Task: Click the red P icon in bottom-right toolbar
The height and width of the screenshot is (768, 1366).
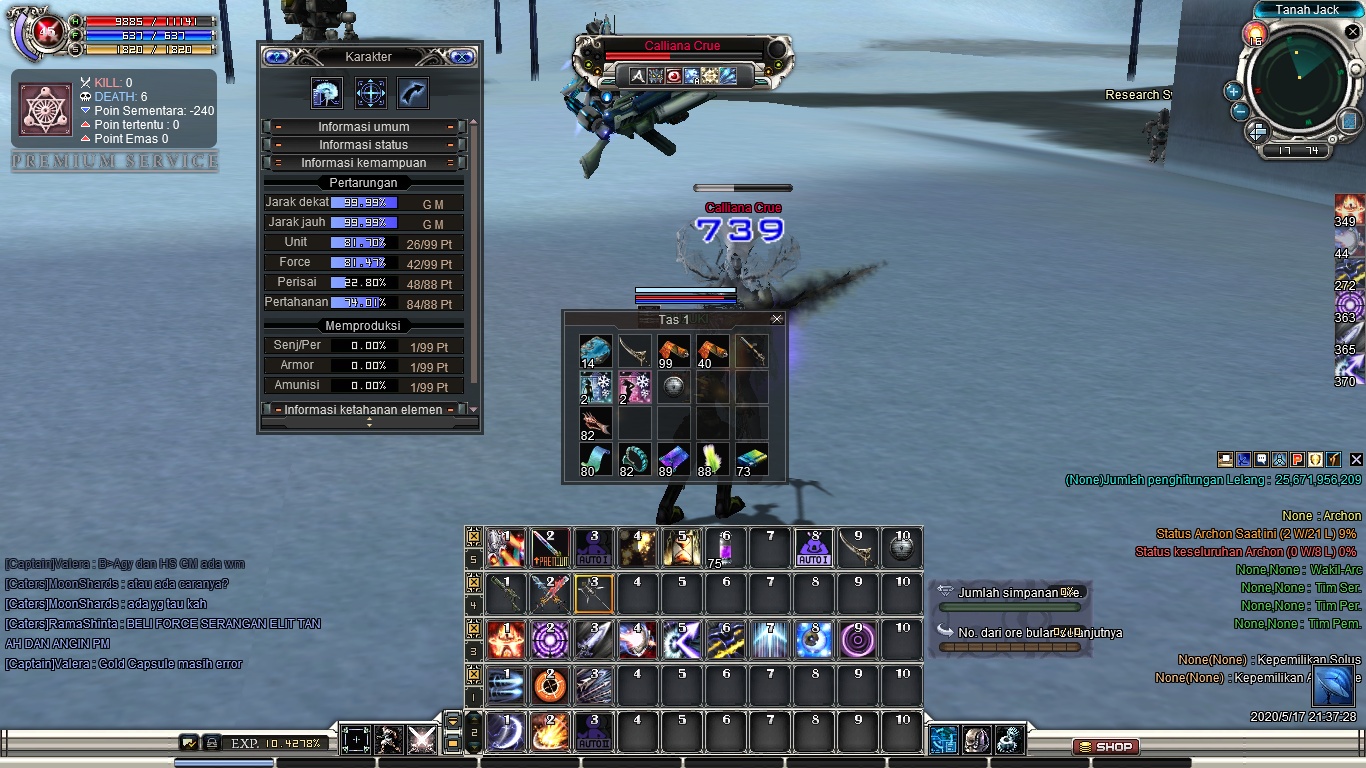Action: tap(1297, 459)
